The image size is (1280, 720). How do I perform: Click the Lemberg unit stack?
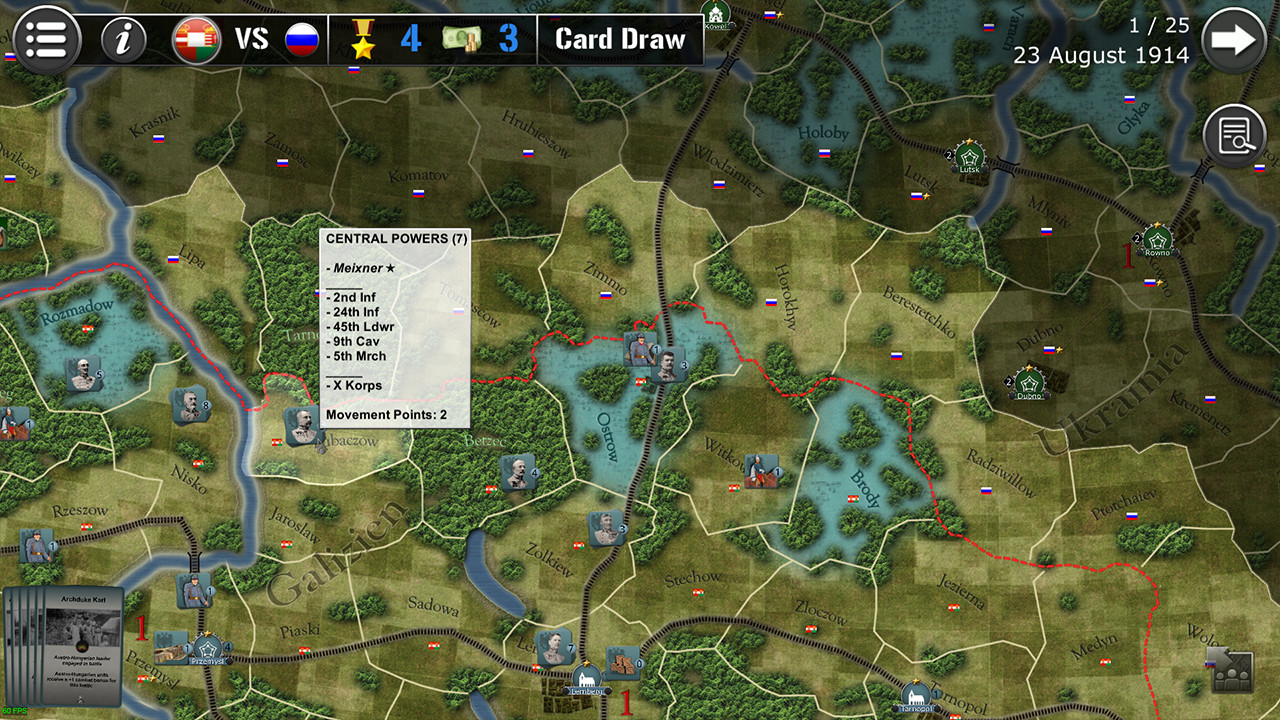(x=557, y=647)
